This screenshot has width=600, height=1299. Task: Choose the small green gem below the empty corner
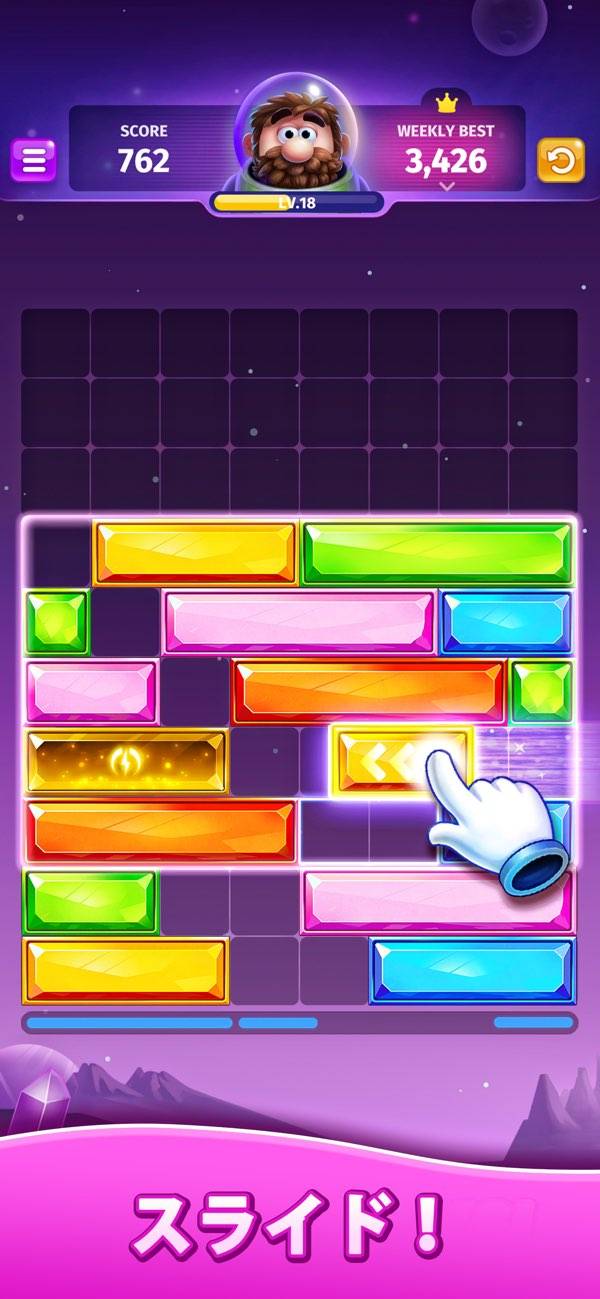(x=56, y=622)
